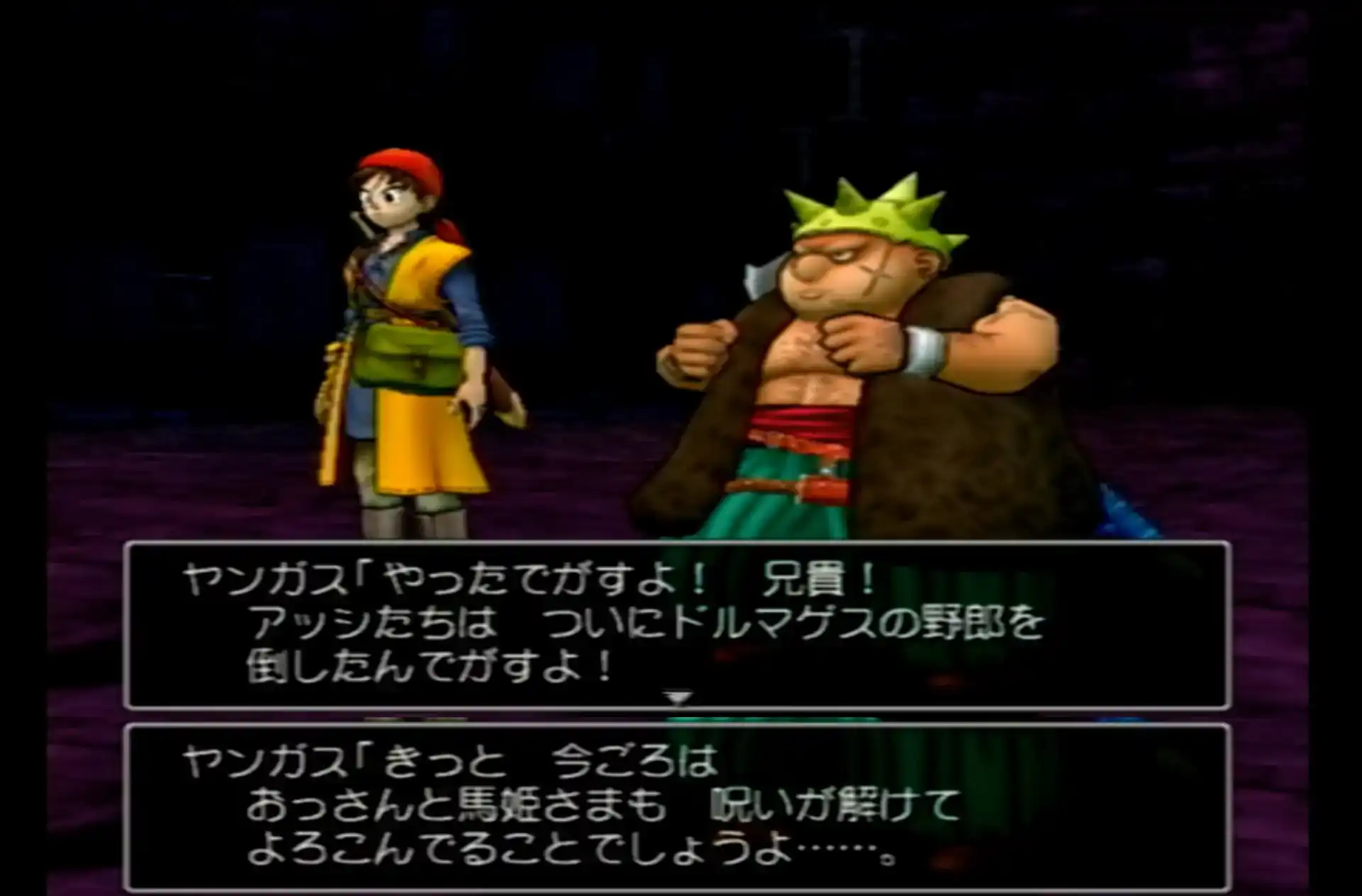Click the dialogue continue arrow indicator
This screenshot has height=896, width=1362.
(x=677, y=698)
